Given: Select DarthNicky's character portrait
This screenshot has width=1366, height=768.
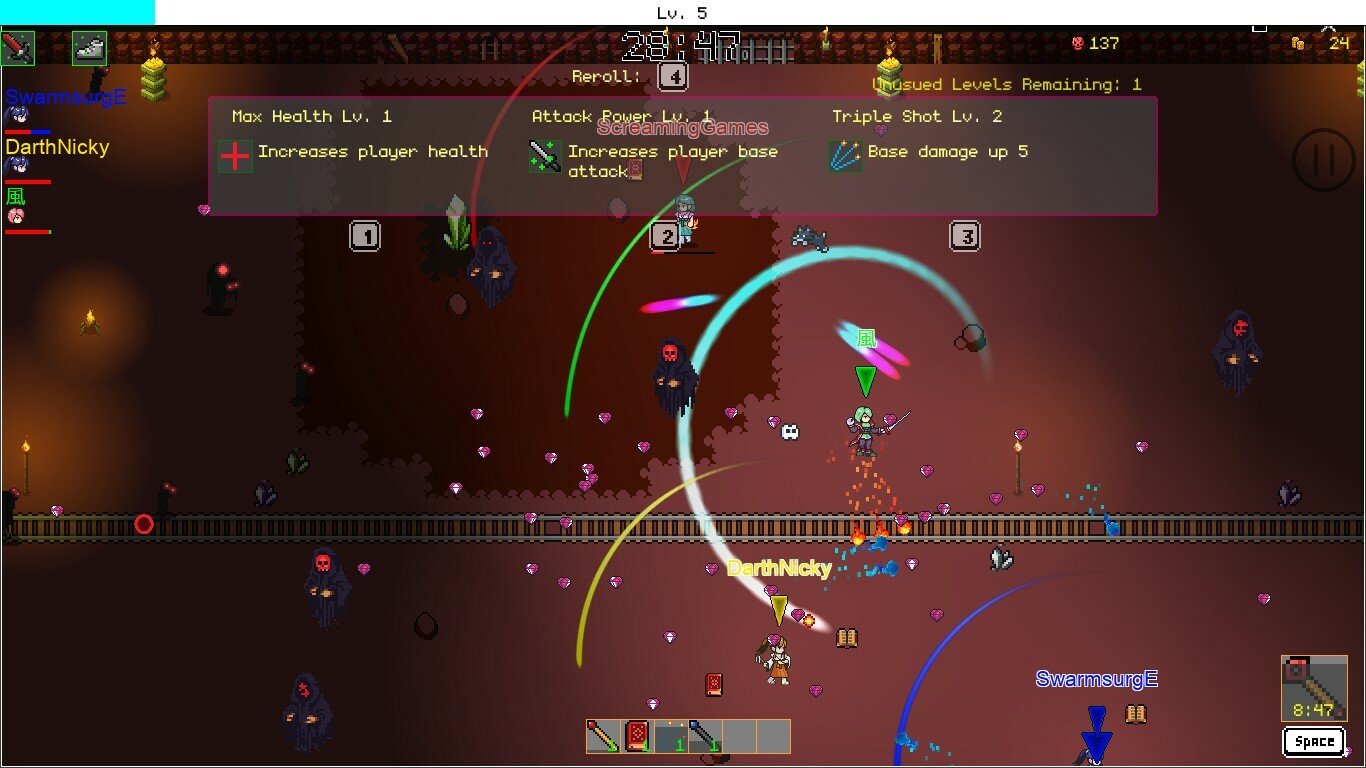Looking at the screenshot, I should 16,164.
